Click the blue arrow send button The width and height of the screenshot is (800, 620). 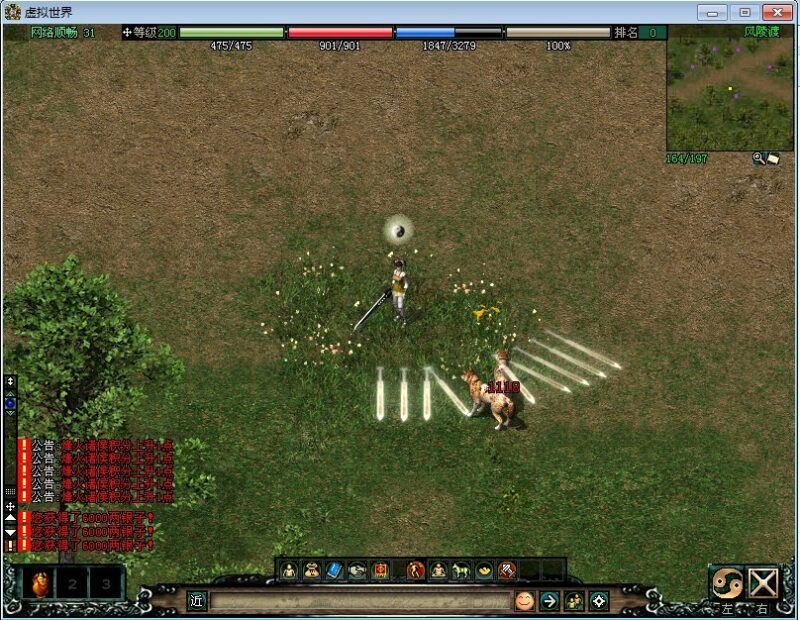(x=549, y=601)
